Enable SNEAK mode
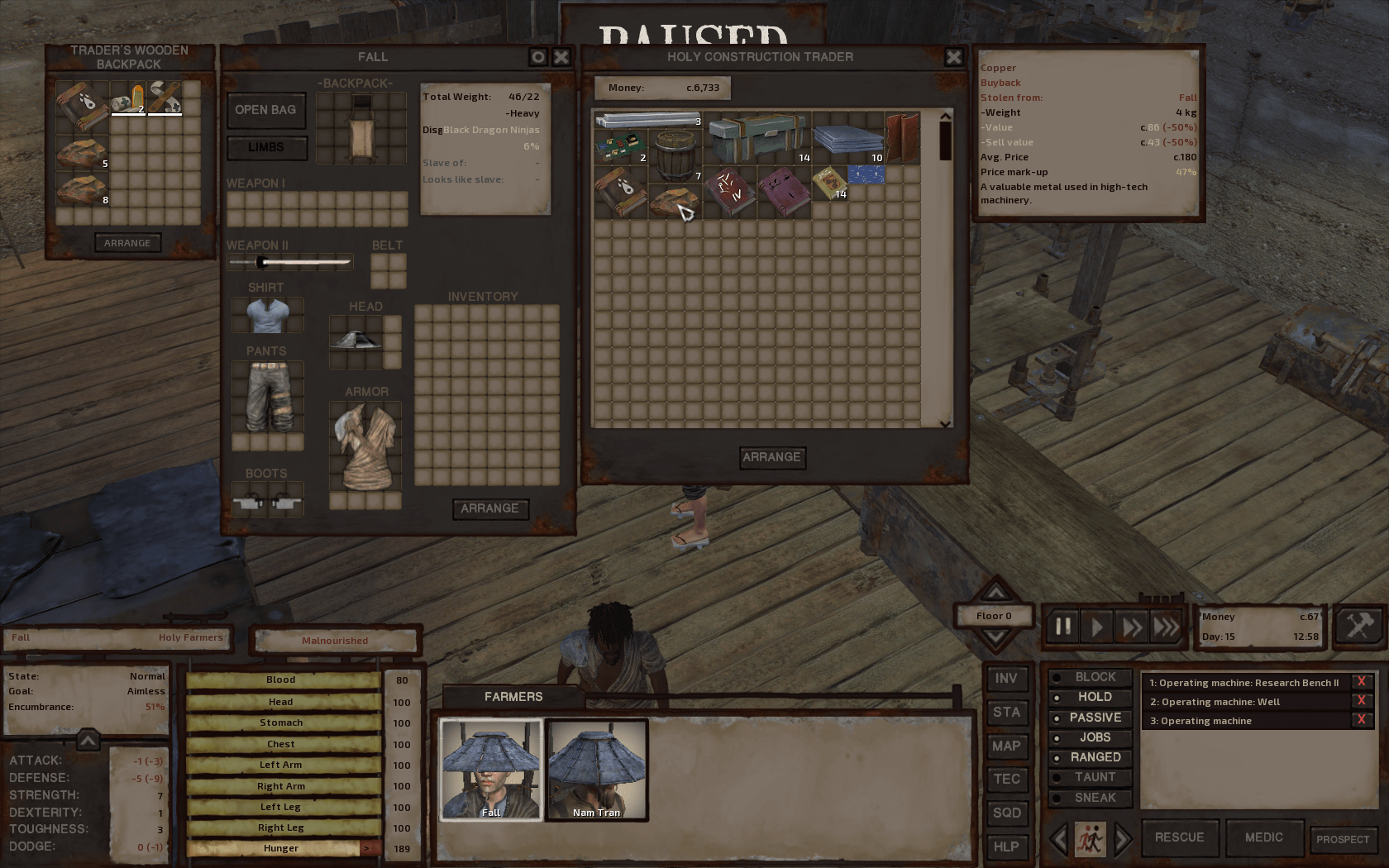Screen dimensions: 1389x868 (1090, 798)
